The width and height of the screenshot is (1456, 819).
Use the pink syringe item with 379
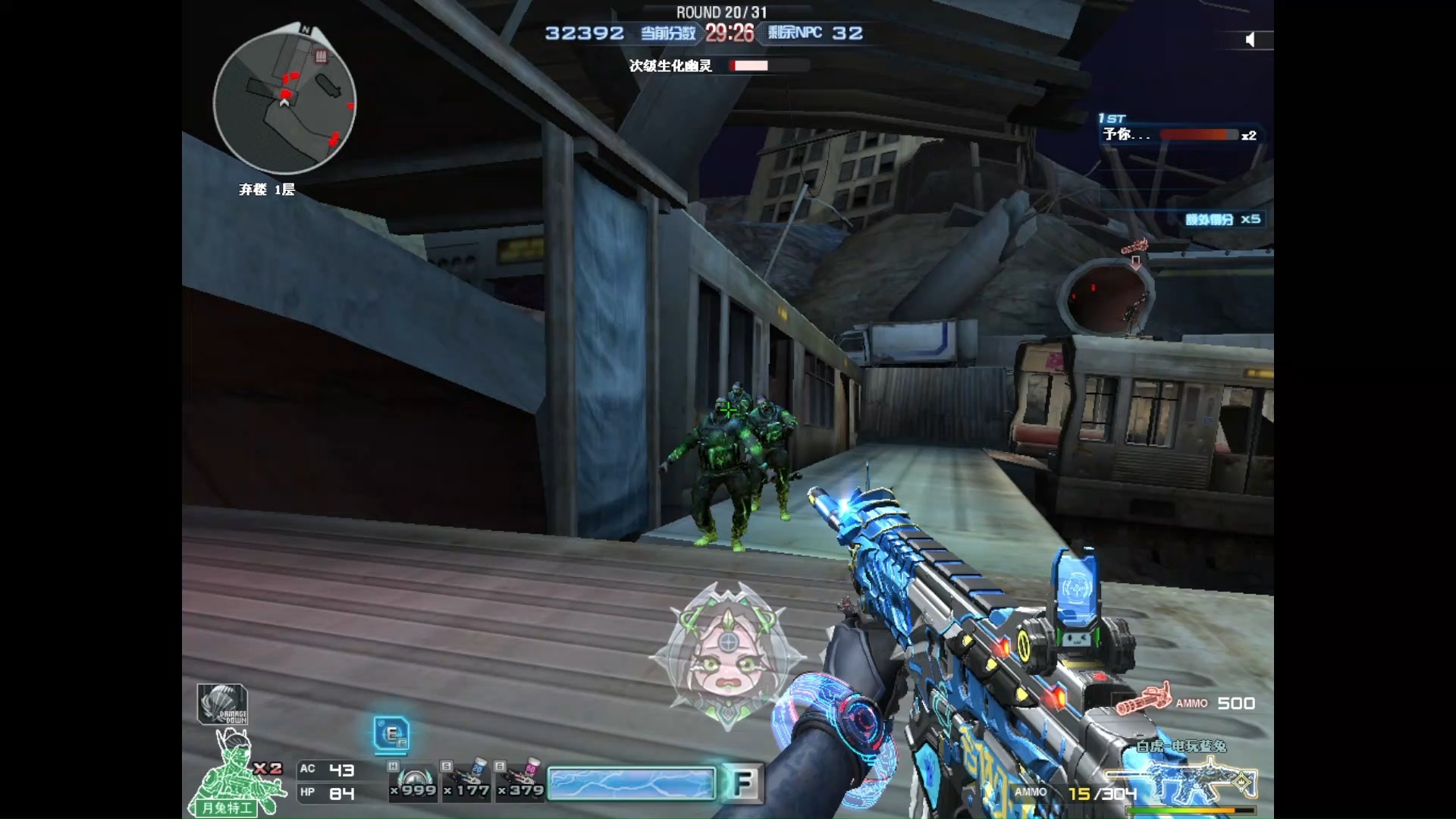(521, 781)
